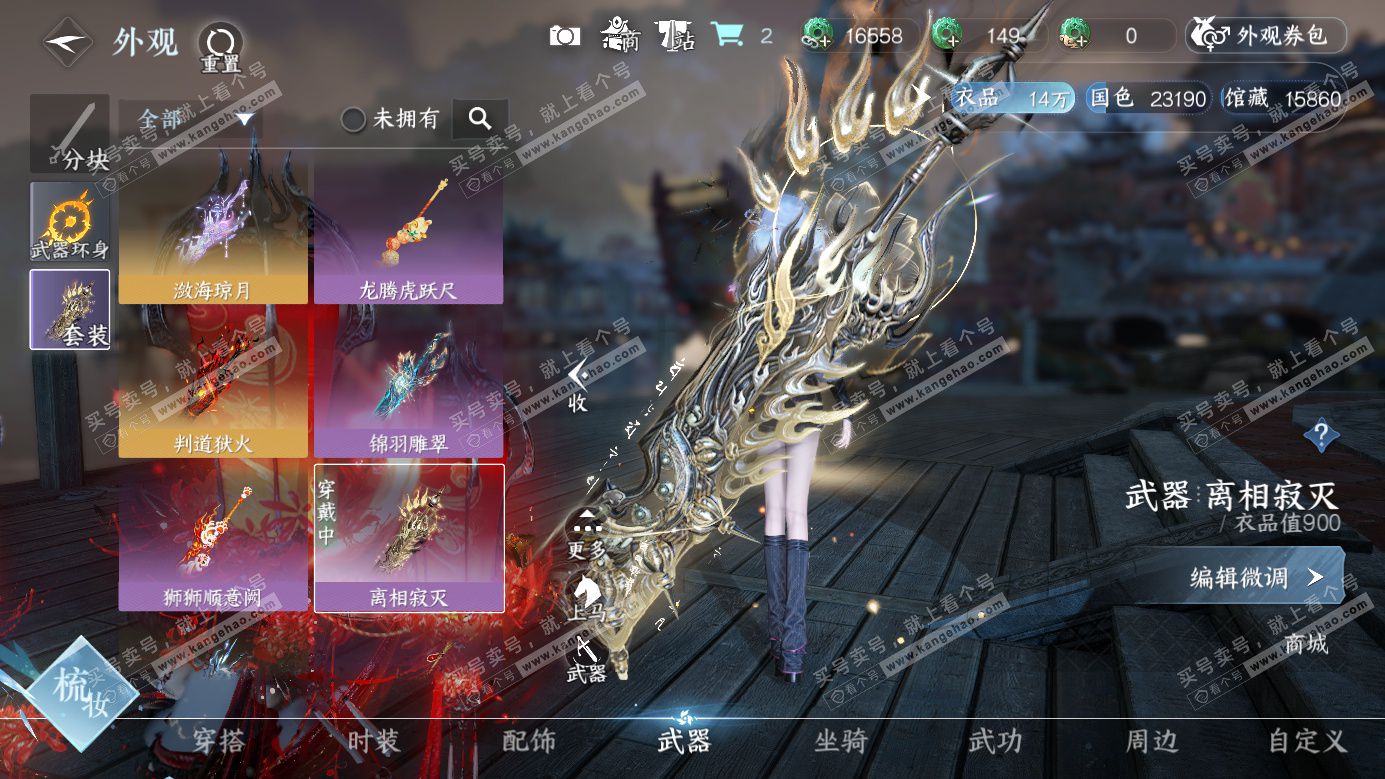Choose the 判道狱火 weapon skin

[x=213, y=385]
